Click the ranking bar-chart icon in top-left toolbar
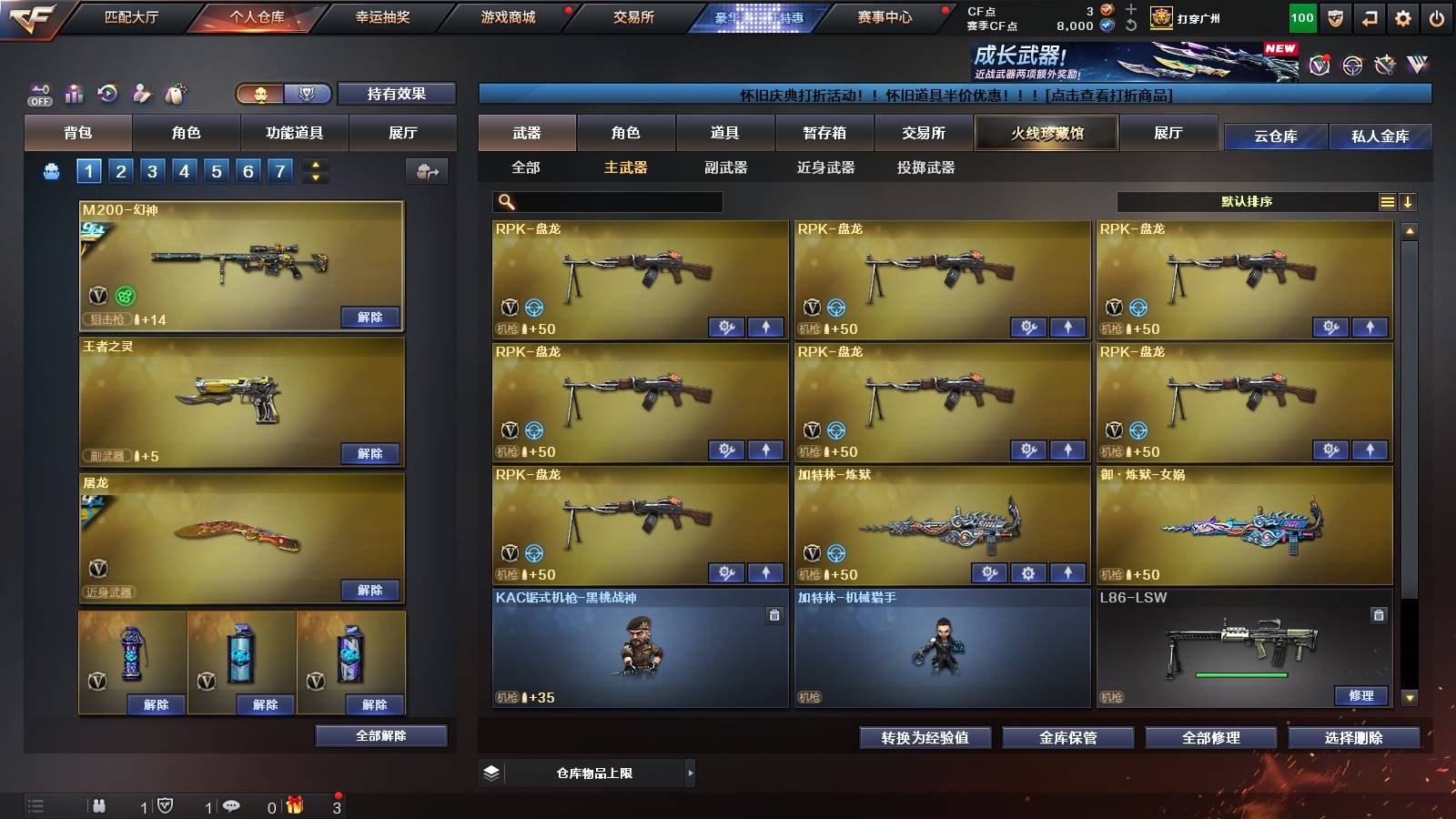This screenshot has width=1456, height=819. [x=73, y=92]
